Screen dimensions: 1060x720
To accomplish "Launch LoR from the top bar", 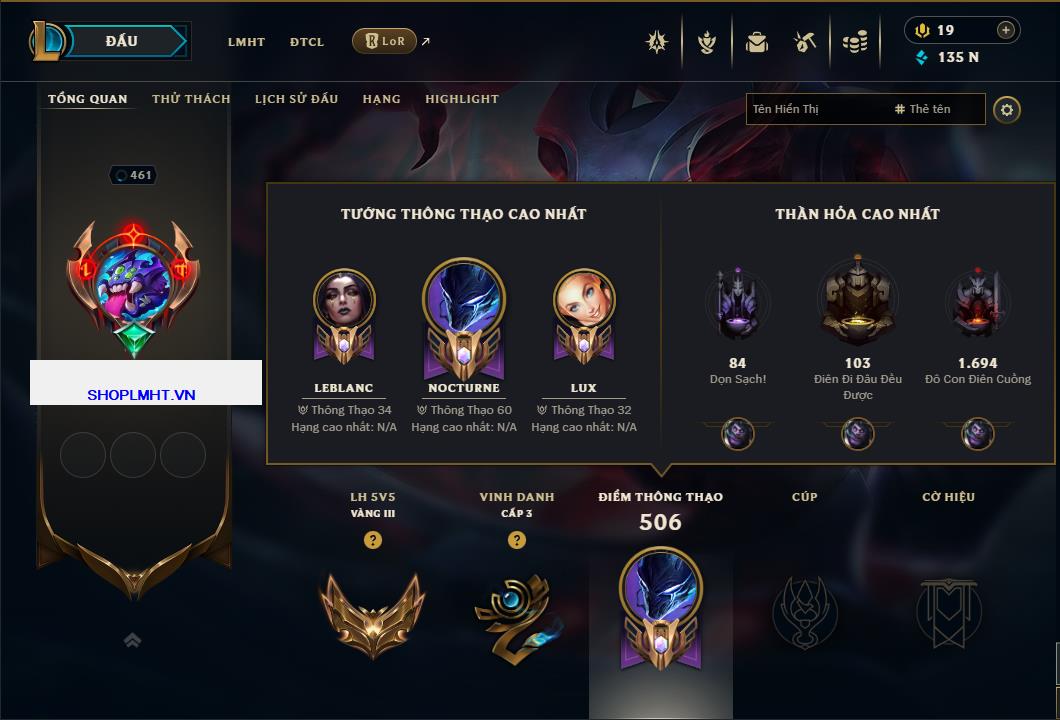I will click(x=384, y=41).
